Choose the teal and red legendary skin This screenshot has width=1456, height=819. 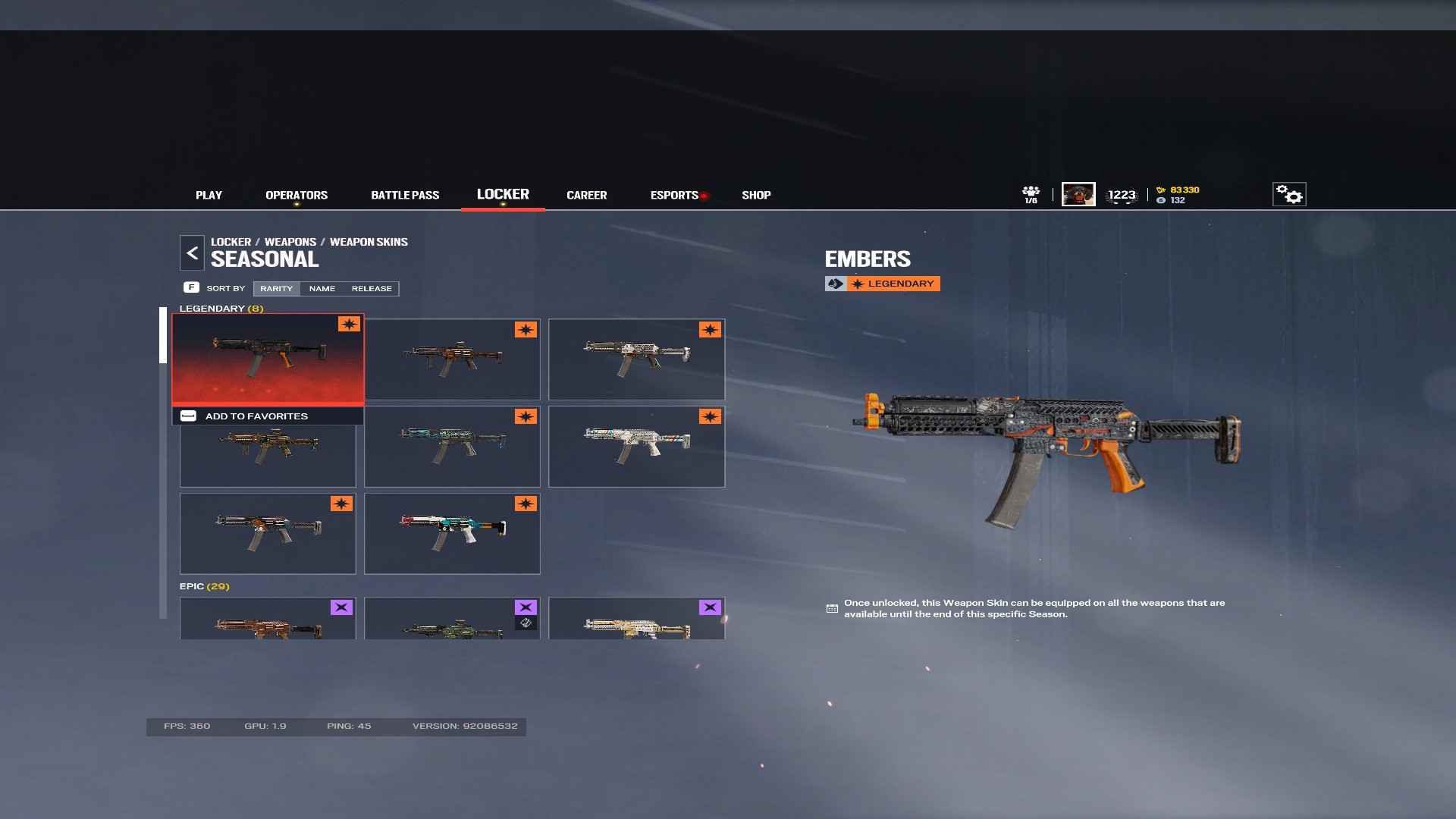(452, 533)
